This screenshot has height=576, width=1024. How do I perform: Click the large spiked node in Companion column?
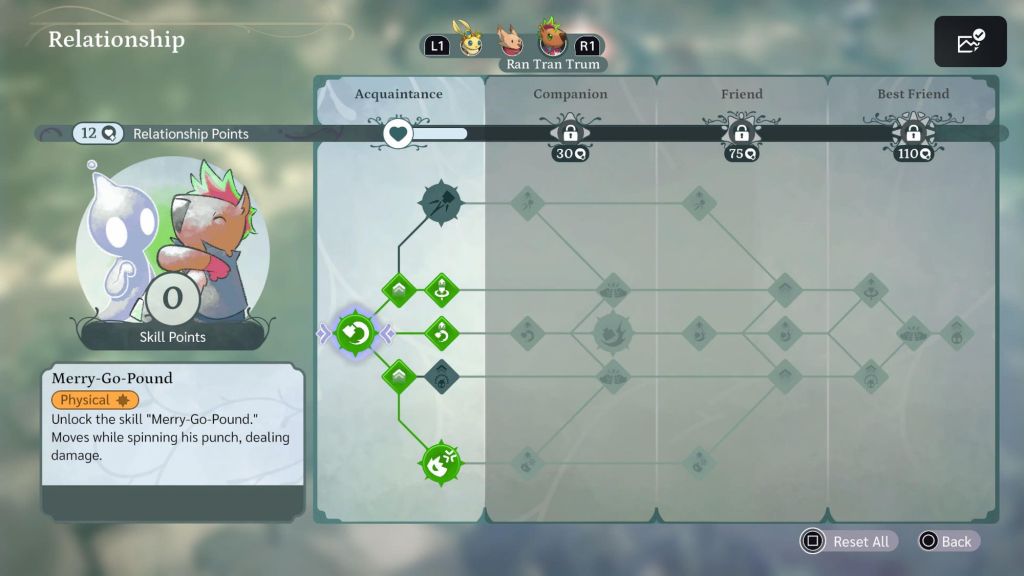pyautogui.click(x=612, y=333)
